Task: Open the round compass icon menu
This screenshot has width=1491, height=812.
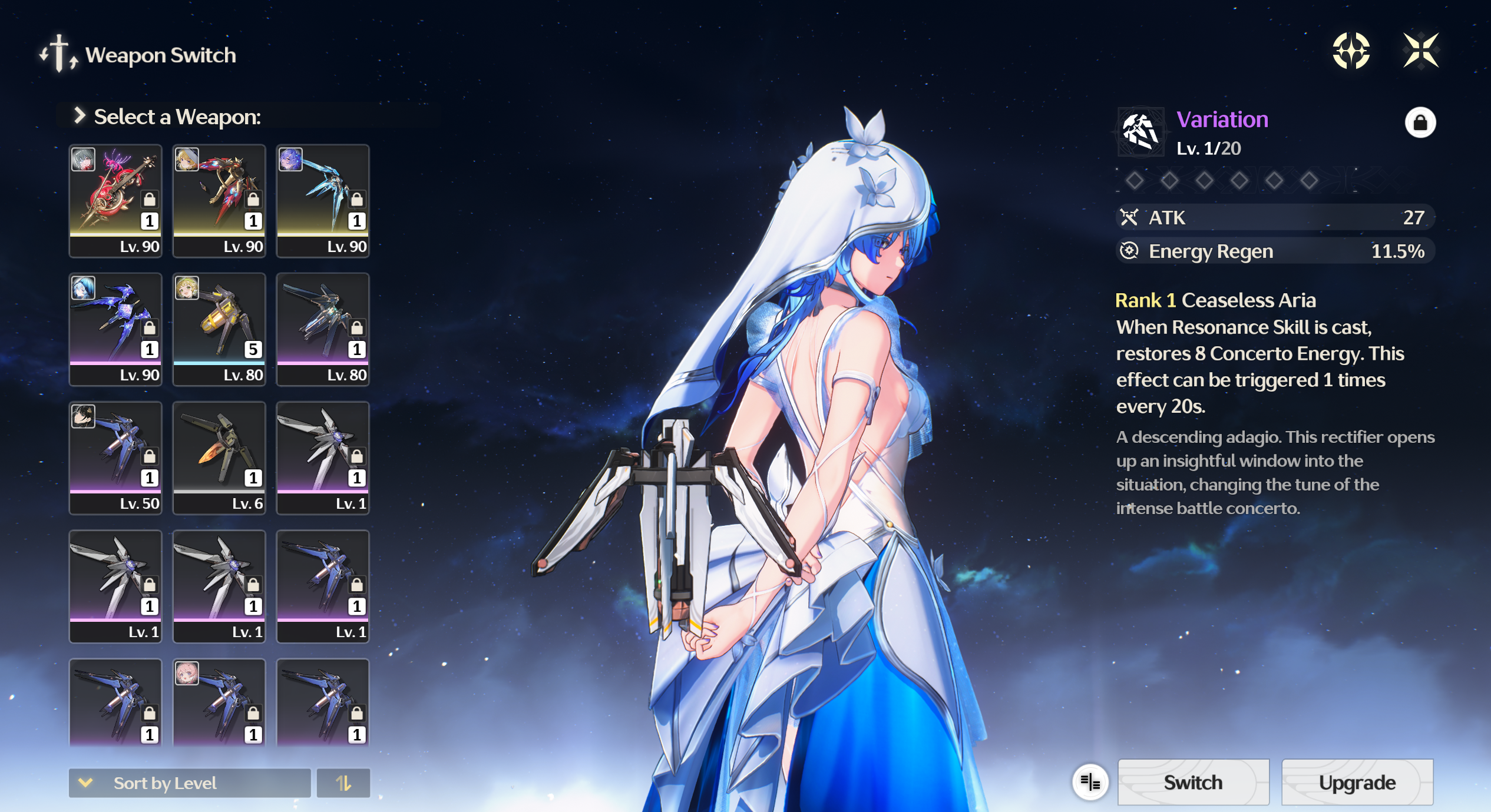Action: click(x=1351, y=51)
